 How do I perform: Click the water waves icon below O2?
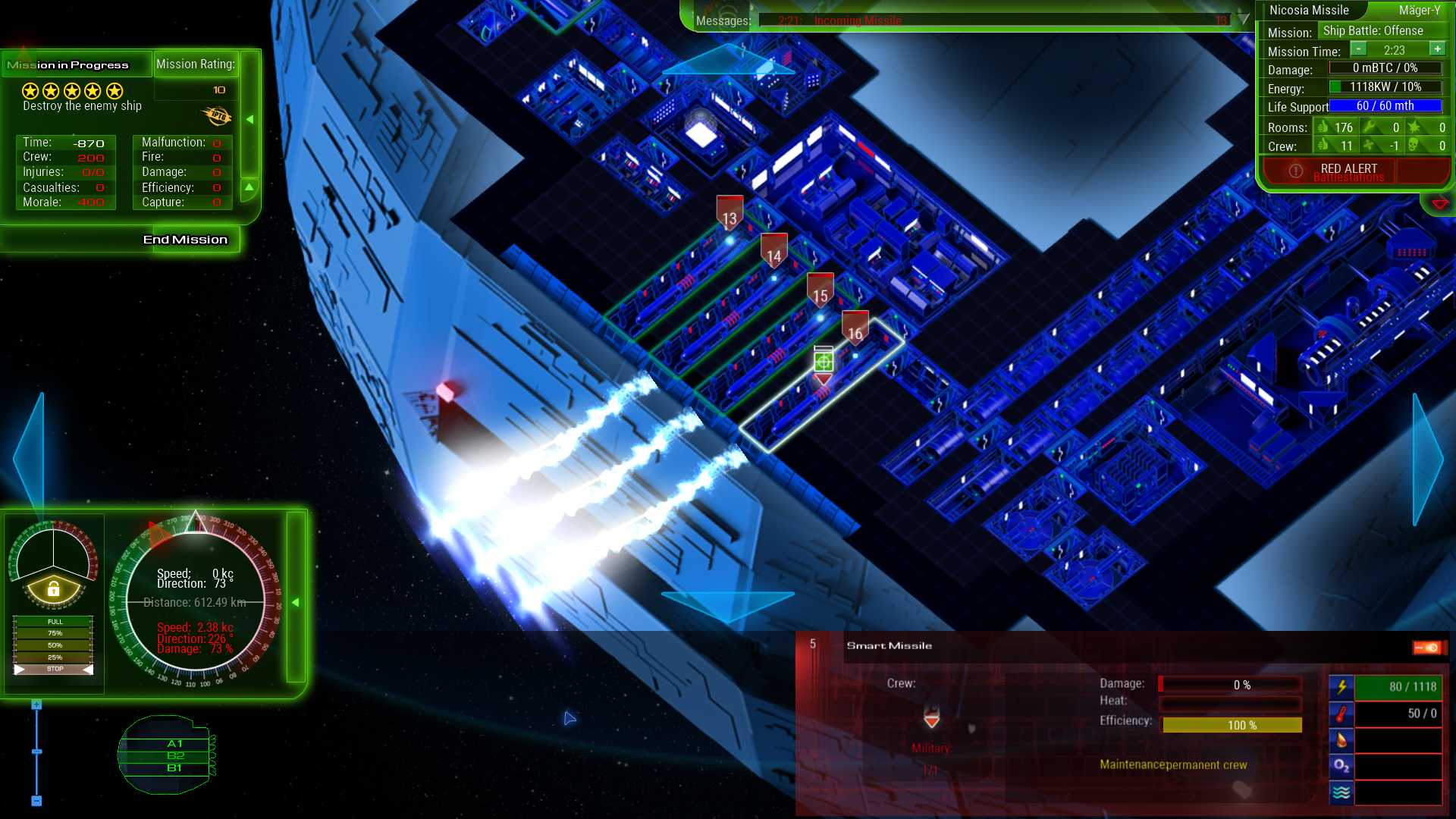pos(1341,791)
